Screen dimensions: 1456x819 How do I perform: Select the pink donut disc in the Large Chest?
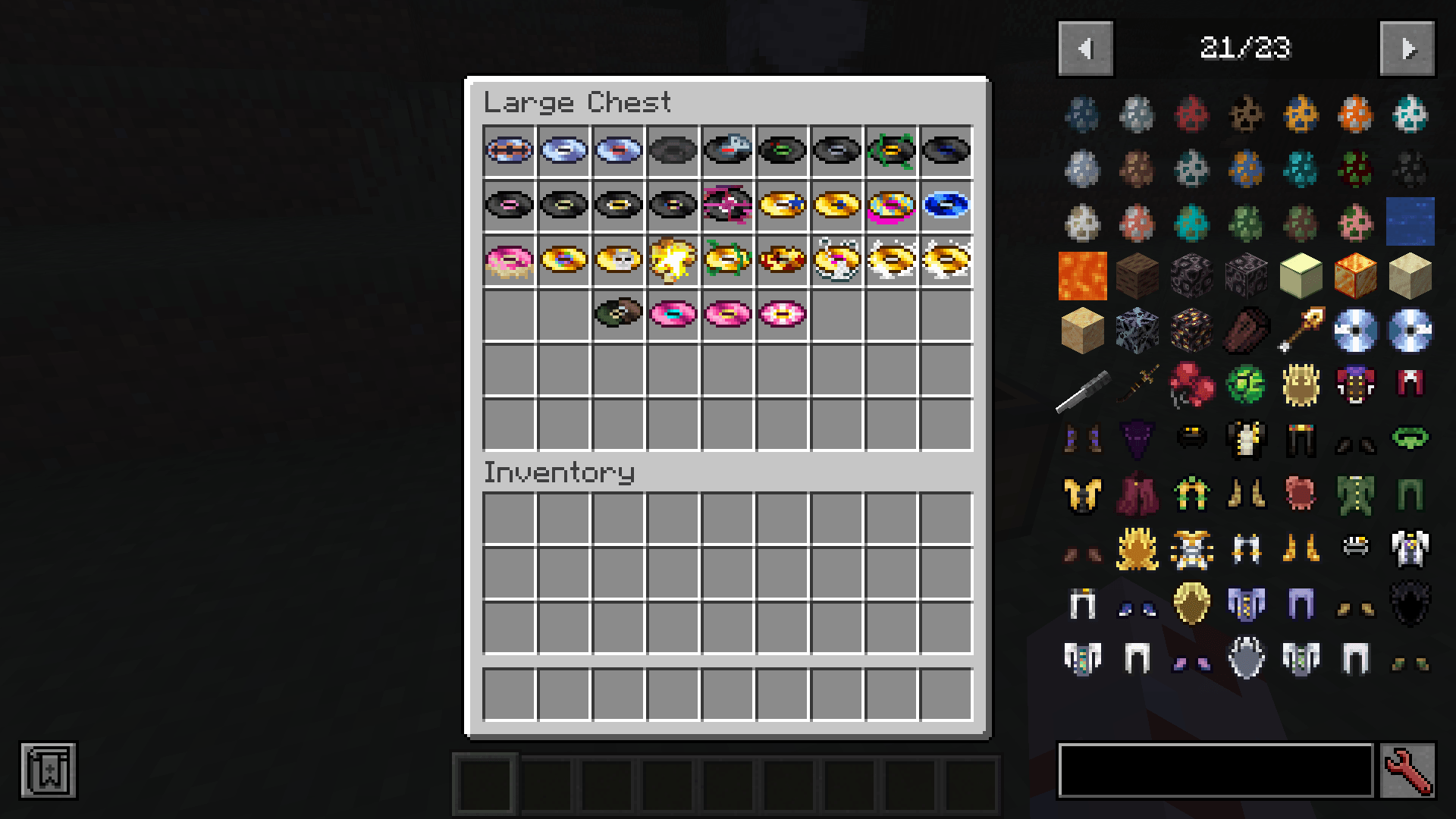click(x=508, y=259)
